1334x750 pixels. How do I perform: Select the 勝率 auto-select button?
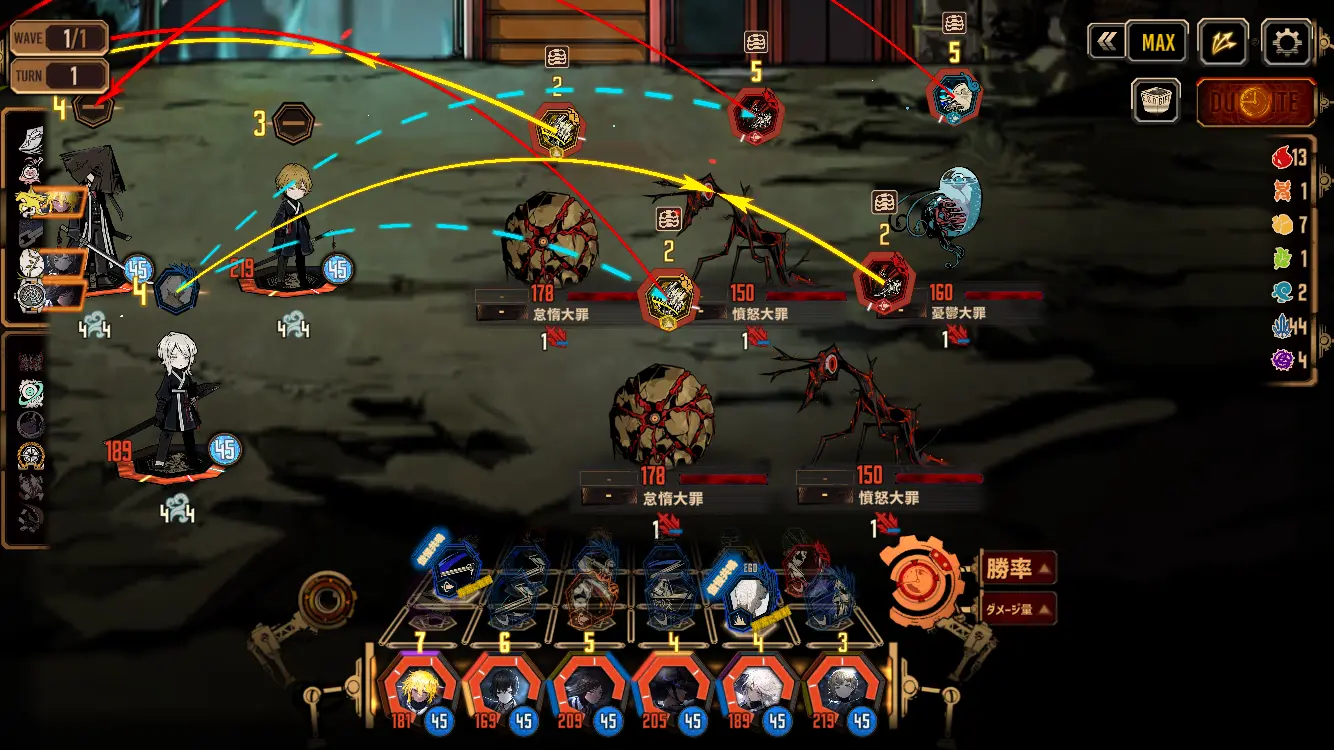[x=1018, y=568]
